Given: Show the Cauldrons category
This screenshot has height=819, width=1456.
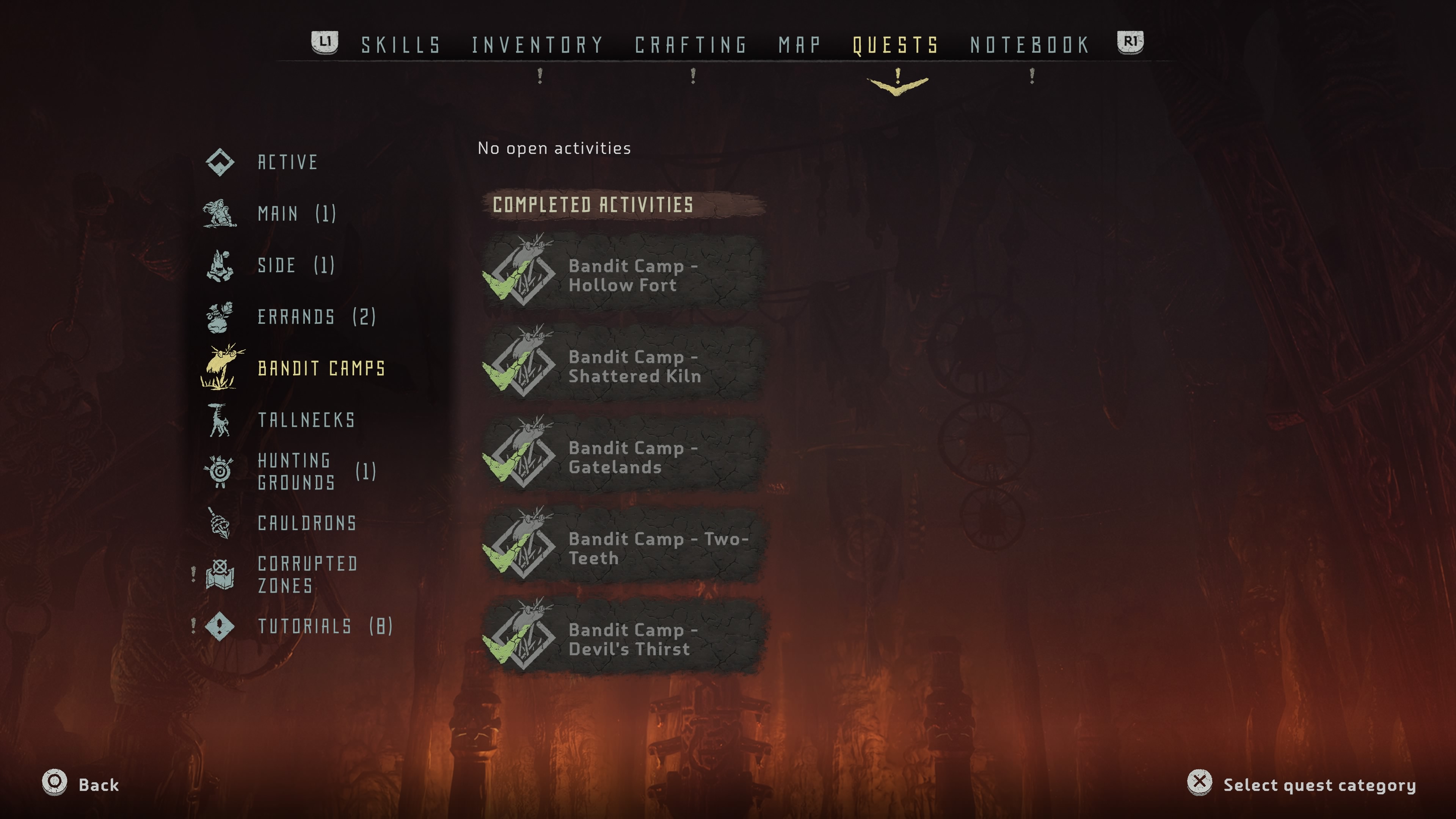Looking at the screenshot, I should (x=306, y=523).
